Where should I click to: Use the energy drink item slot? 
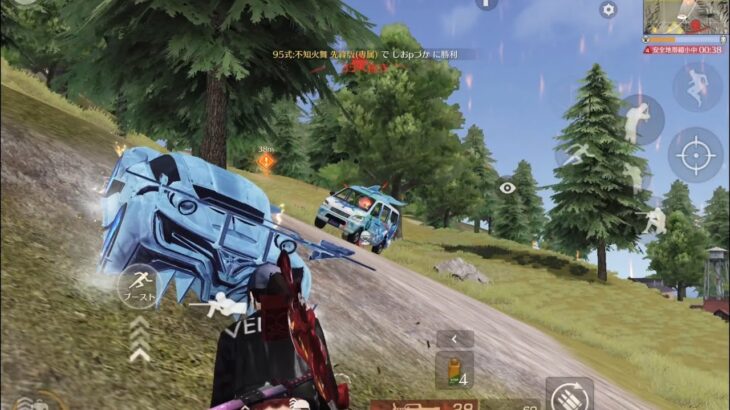click(454, 371)
